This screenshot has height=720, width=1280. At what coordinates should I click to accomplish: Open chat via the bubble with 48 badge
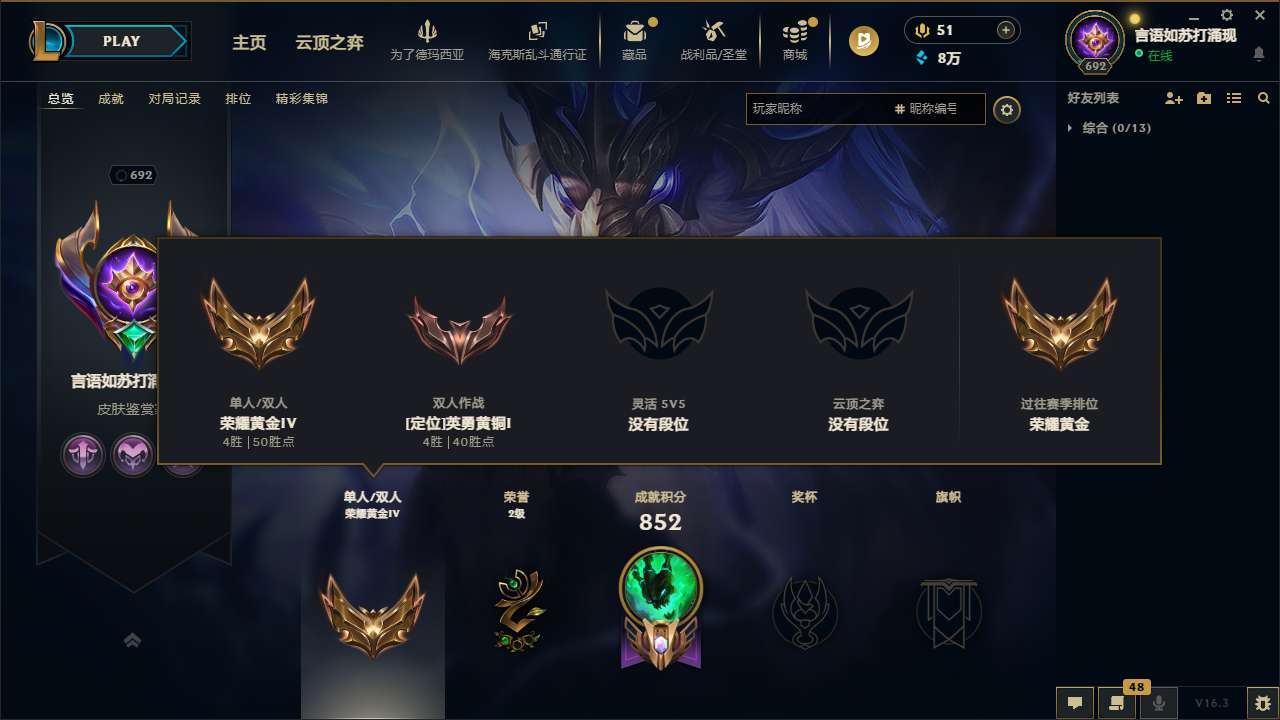(x=1116, y=703)
